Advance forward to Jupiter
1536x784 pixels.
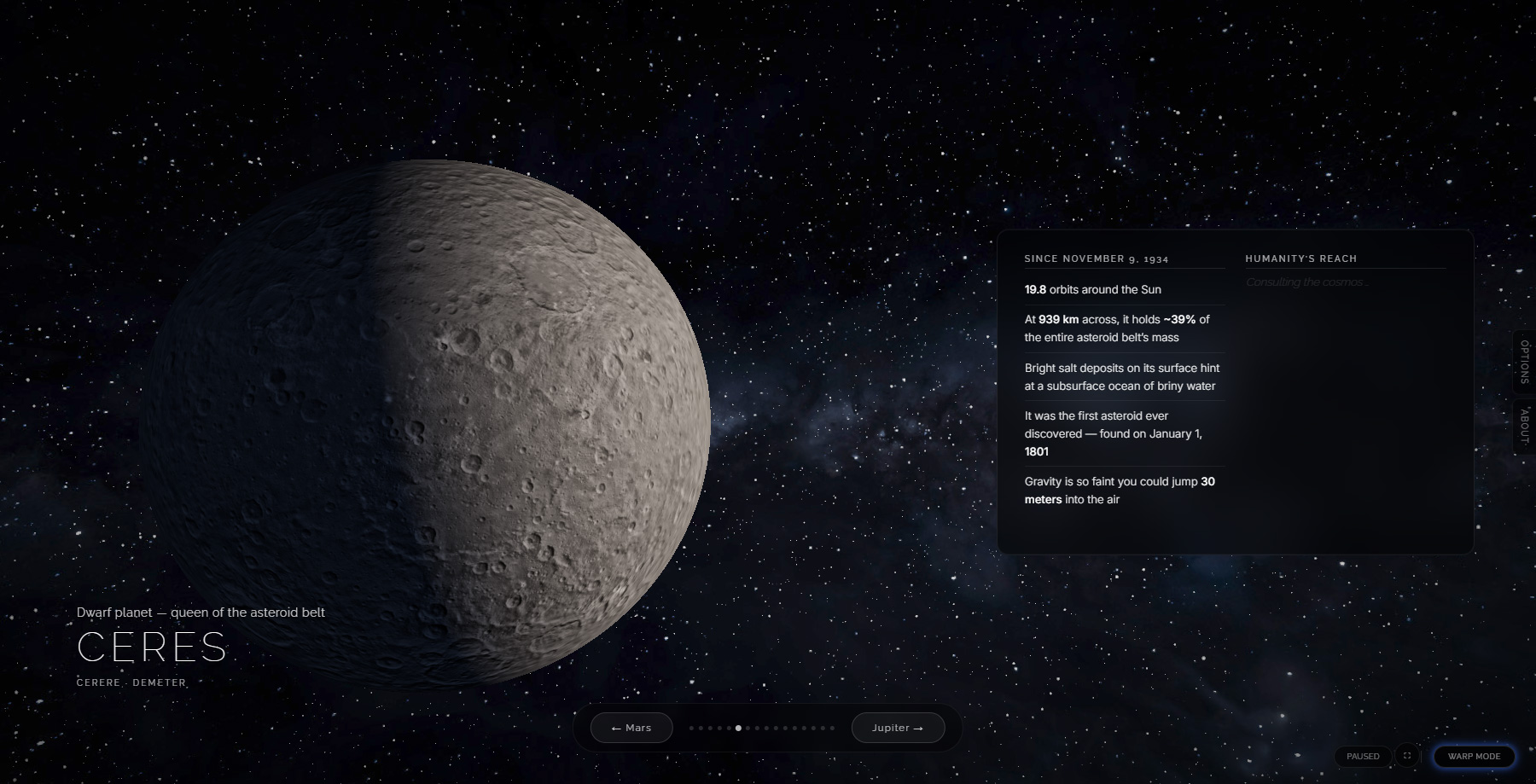tap(897, 728)
